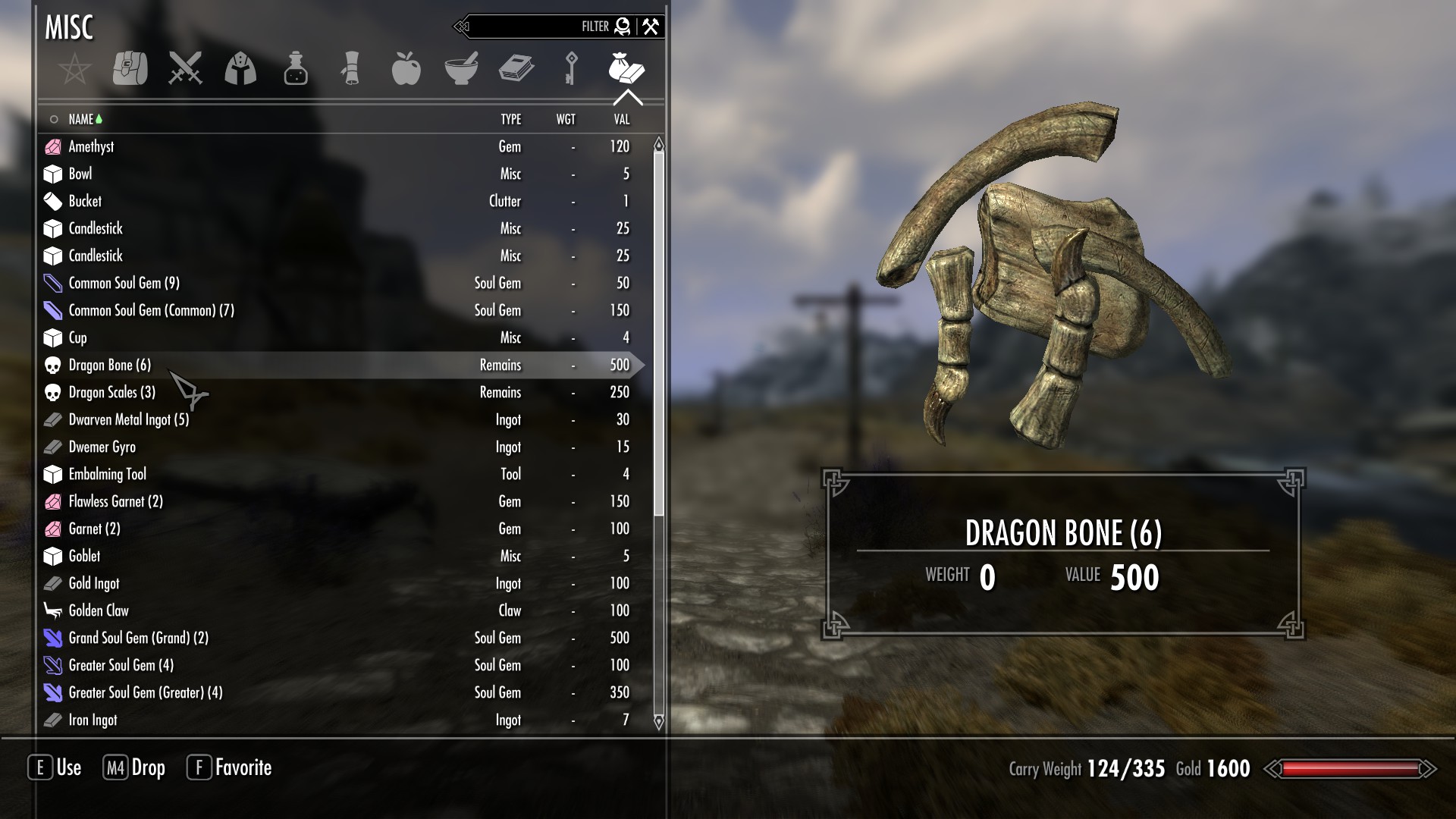Image resolution: width=1456 pixels, height=819 pixels.
Task: Select the keys category tab
Action: pyautogui.click(x=571, y=69)
